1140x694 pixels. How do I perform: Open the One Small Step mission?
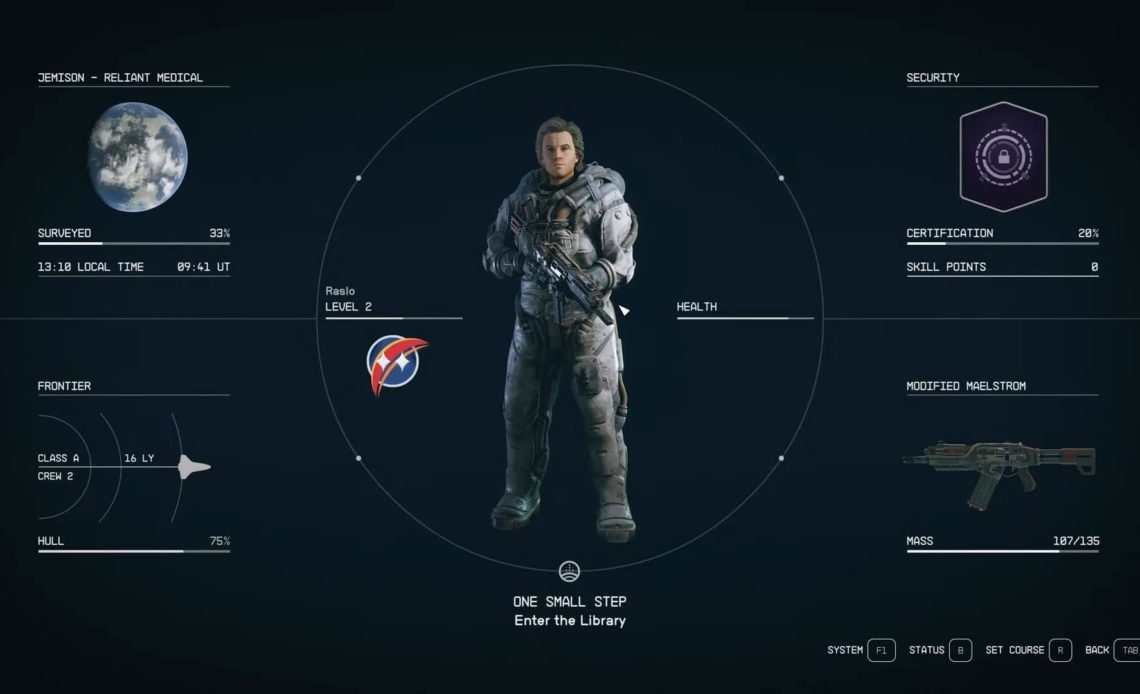point(569,601)
